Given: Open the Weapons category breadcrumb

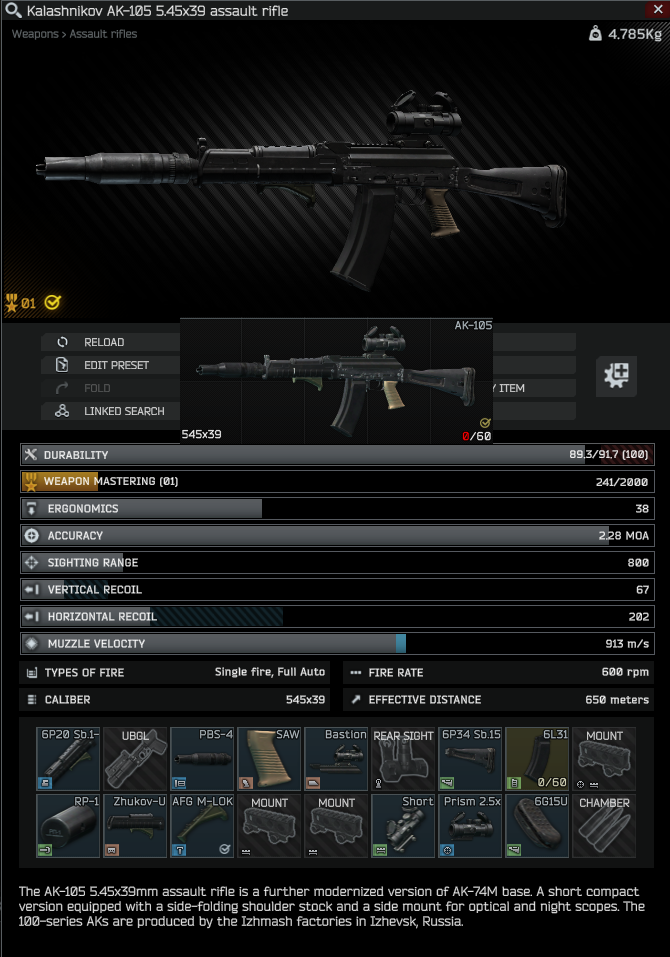Looking at the screenshot, I should point(35,34).
